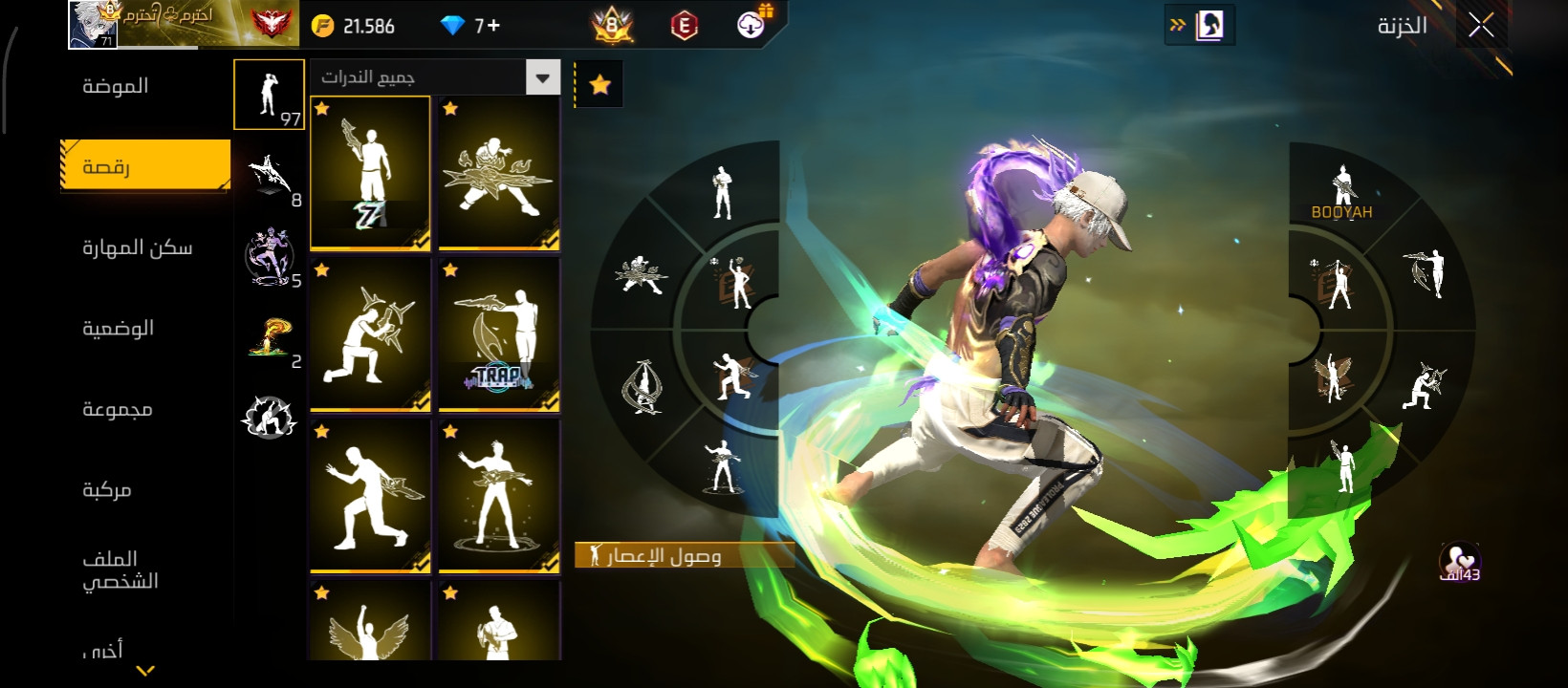Expand the character preview arrow button
This screenshot has height=688, width=1568.
click(x=1199, y=26)
